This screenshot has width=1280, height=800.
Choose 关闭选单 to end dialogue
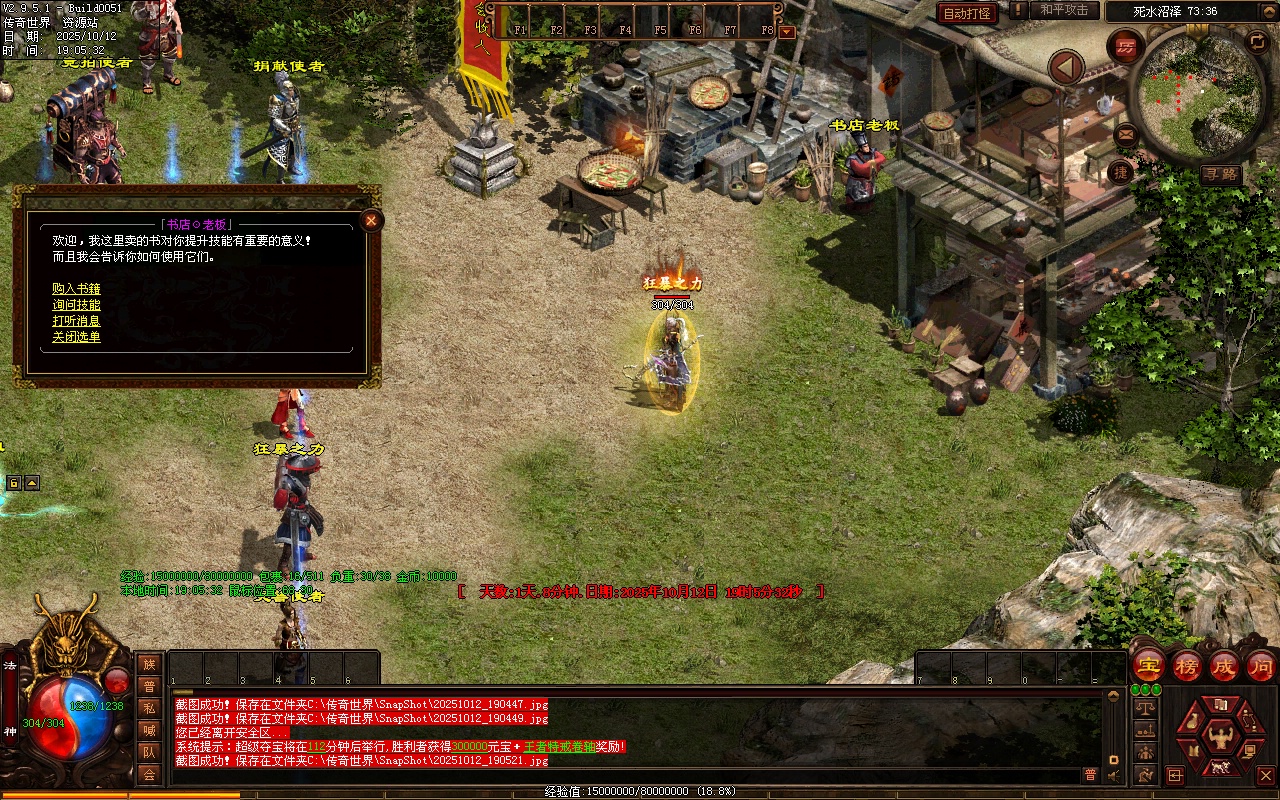(76, 337)
